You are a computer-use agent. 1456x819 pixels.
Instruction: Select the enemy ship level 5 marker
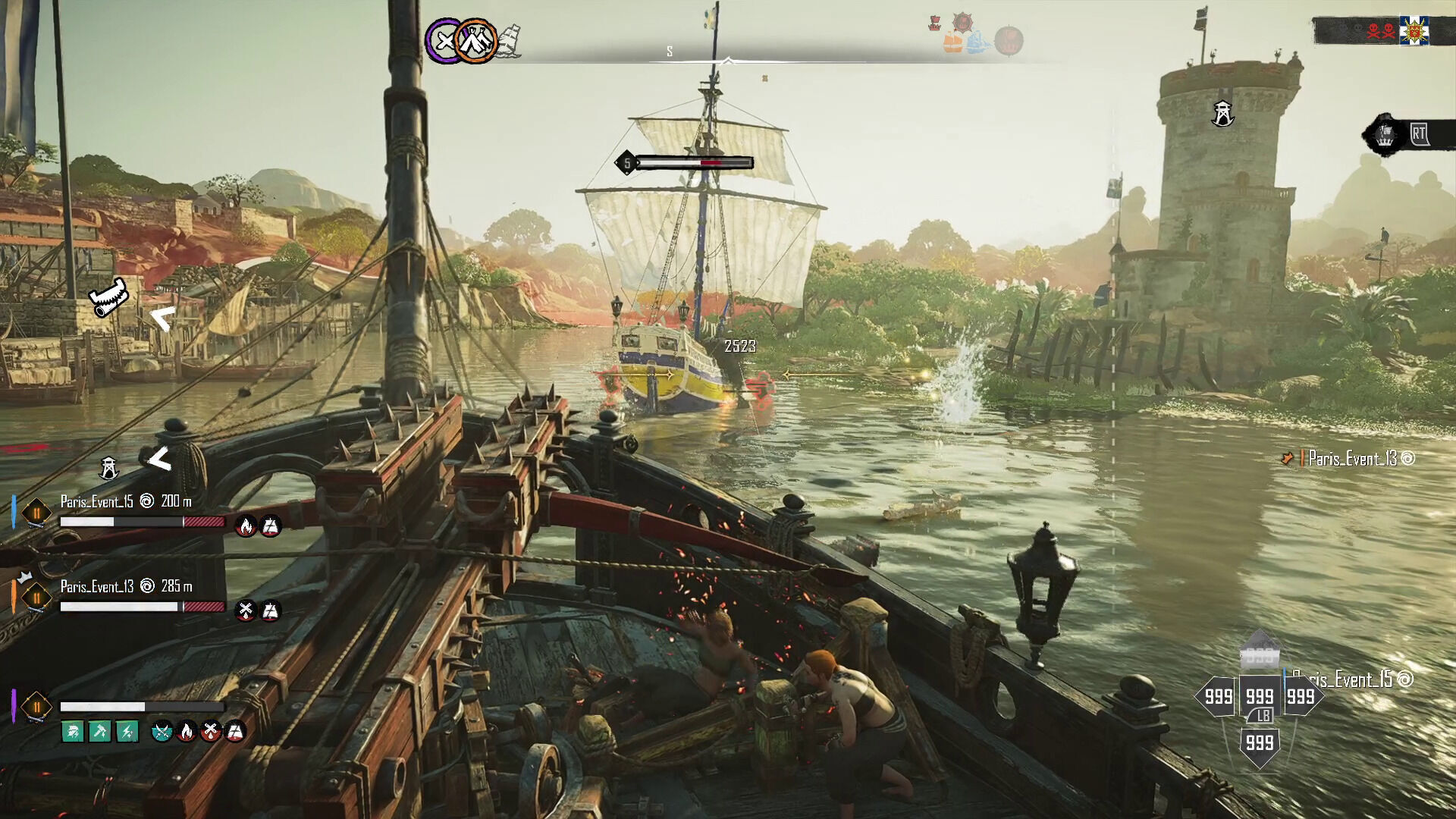[x=626, y=163]
